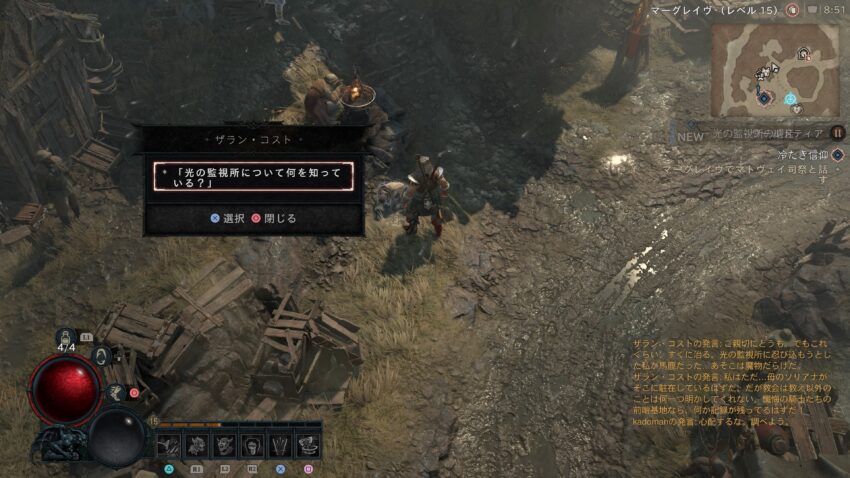Open the 冷たき信仰 quest tracker entry

coord(806,155)
